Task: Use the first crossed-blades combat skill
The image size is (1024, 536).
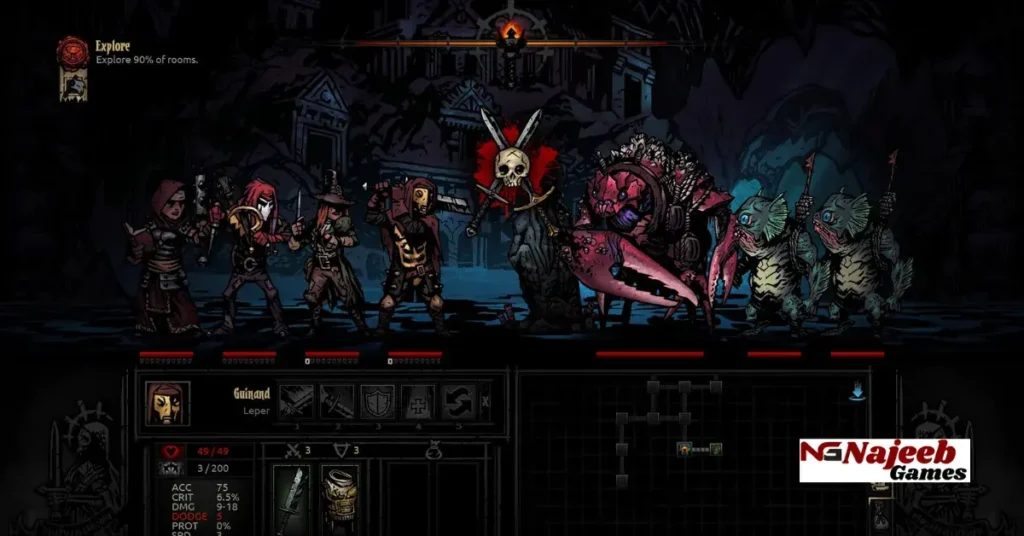Action: click(296, 402)
